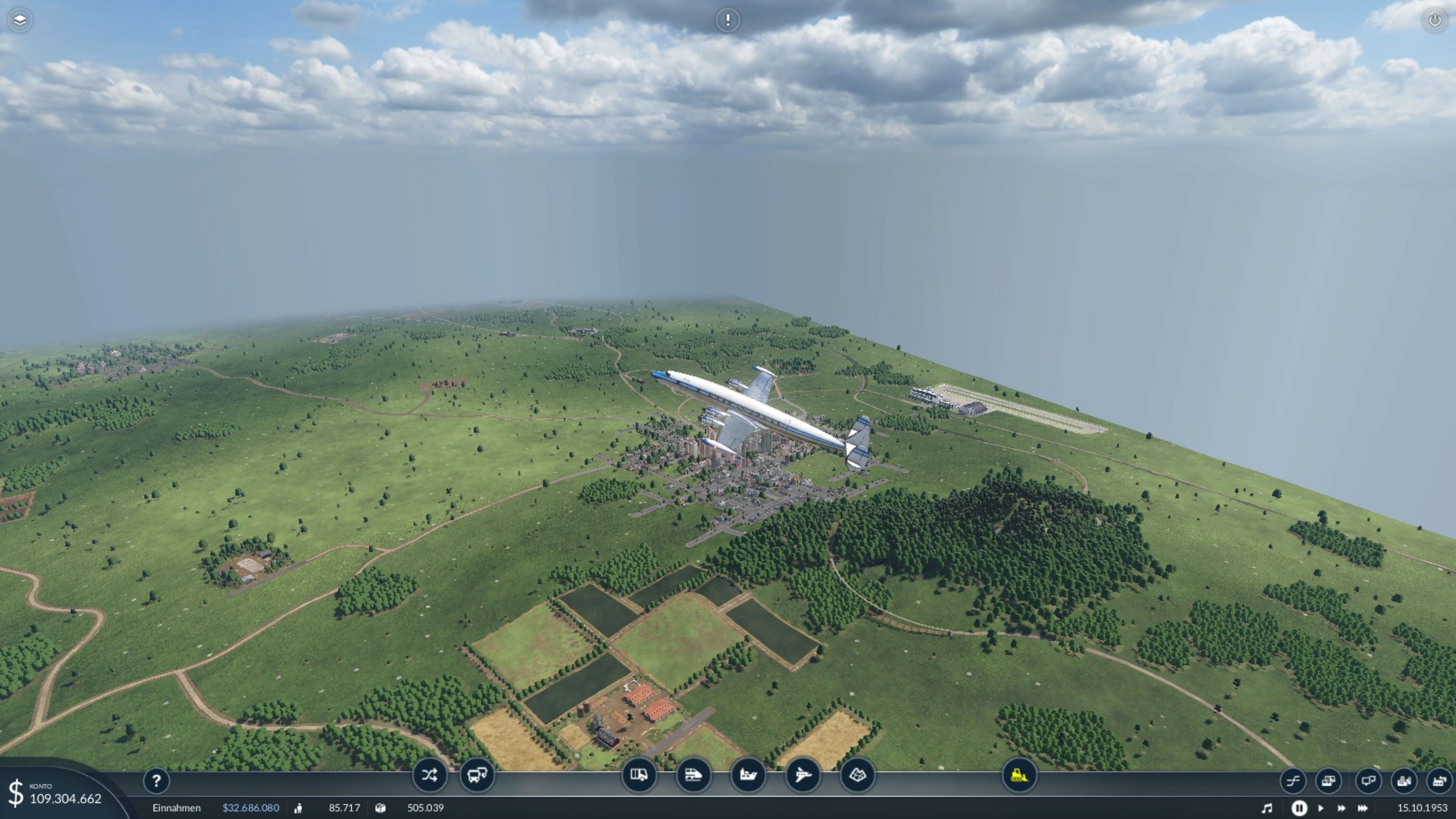Open the lines list window
The image size is (1456, 819).
pyautogui.click(x=1293, y=781)
